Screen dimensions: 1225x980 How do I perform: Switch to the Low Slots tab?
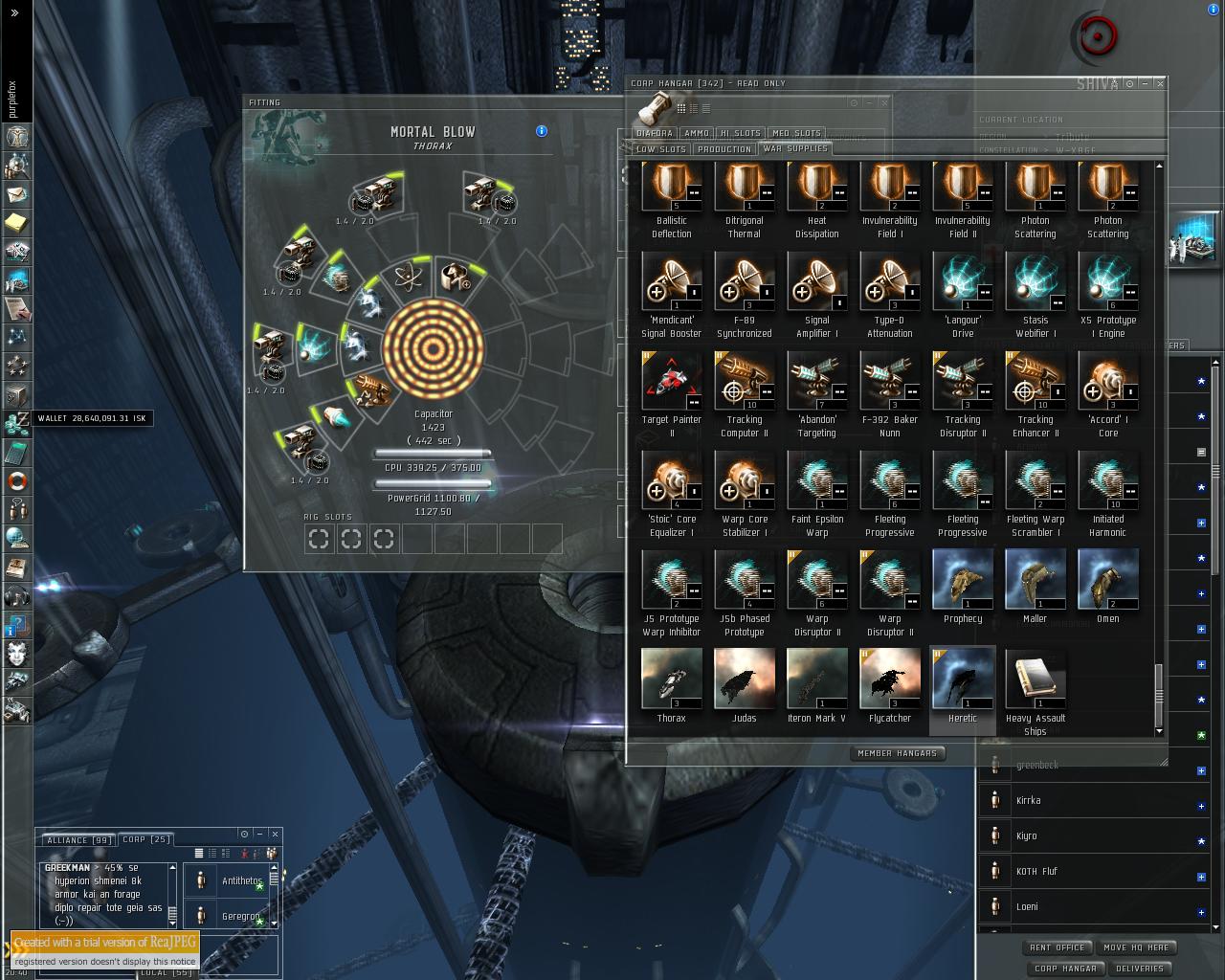[661, 149]
